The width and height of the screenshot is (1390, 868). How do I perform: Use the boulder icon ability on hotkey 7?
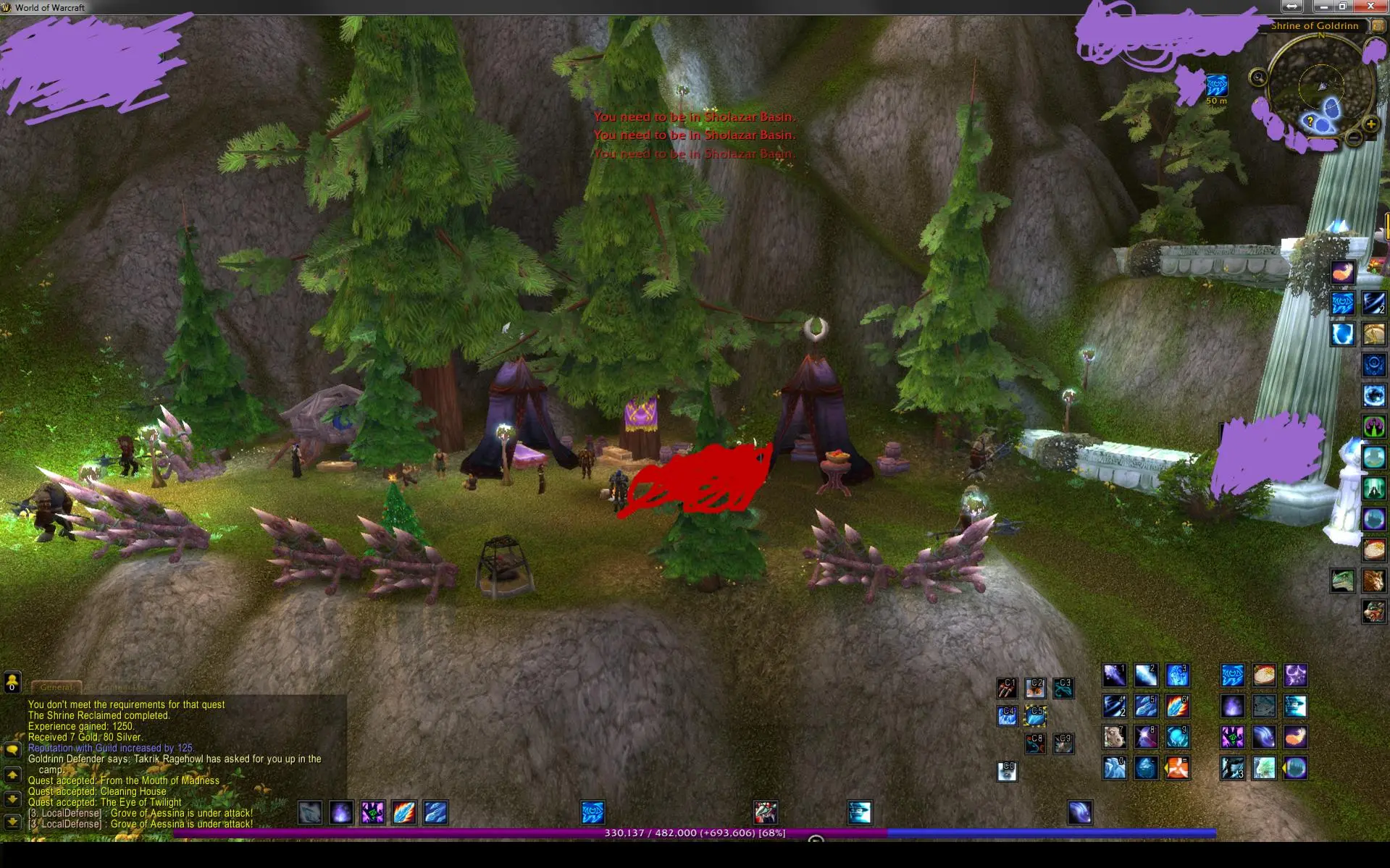pos(1114,737)
